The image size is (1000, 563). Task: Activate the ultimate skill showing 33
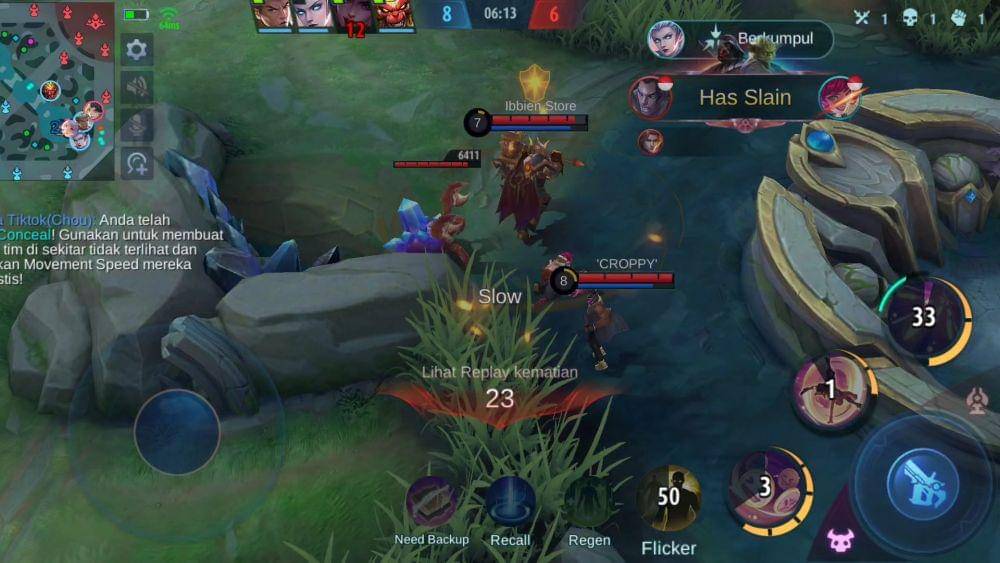tap(924, 318)
